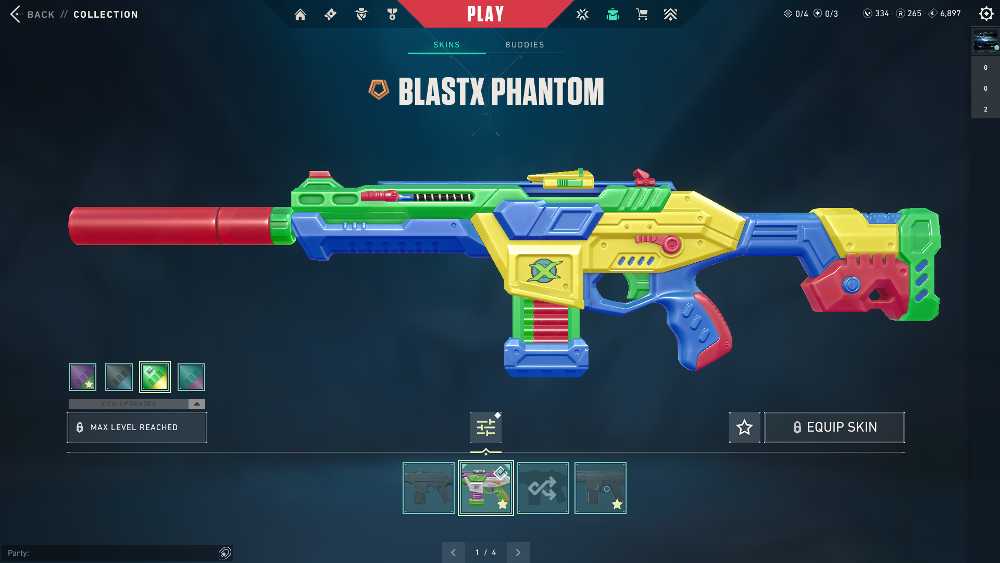This screenshot has width=1000, height=563.
Task: Favorite this skin with the star button
Action: coord(744,427)
